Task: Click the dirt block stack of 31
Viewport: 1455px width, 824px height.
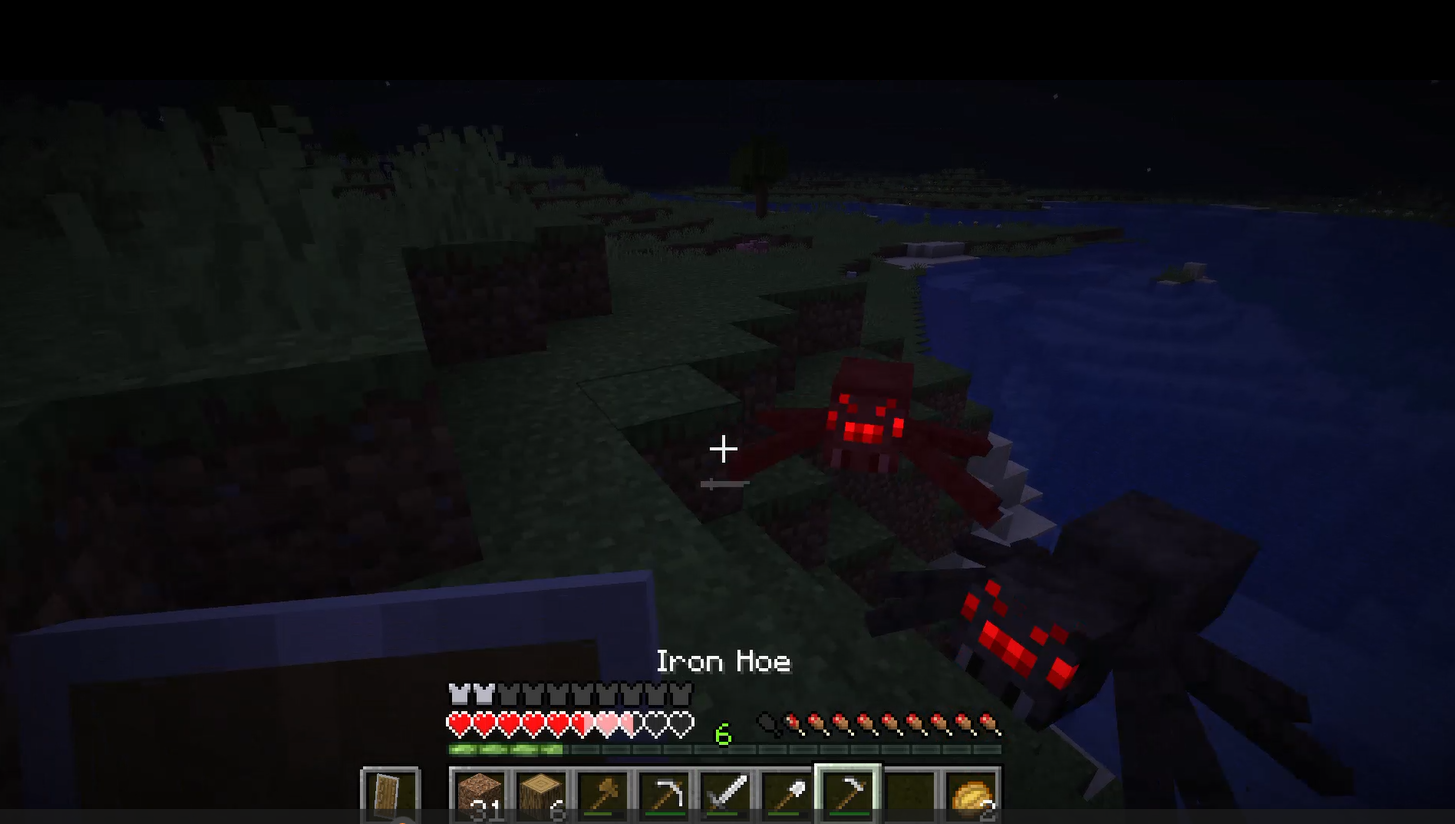Action: tap(481, 795)
